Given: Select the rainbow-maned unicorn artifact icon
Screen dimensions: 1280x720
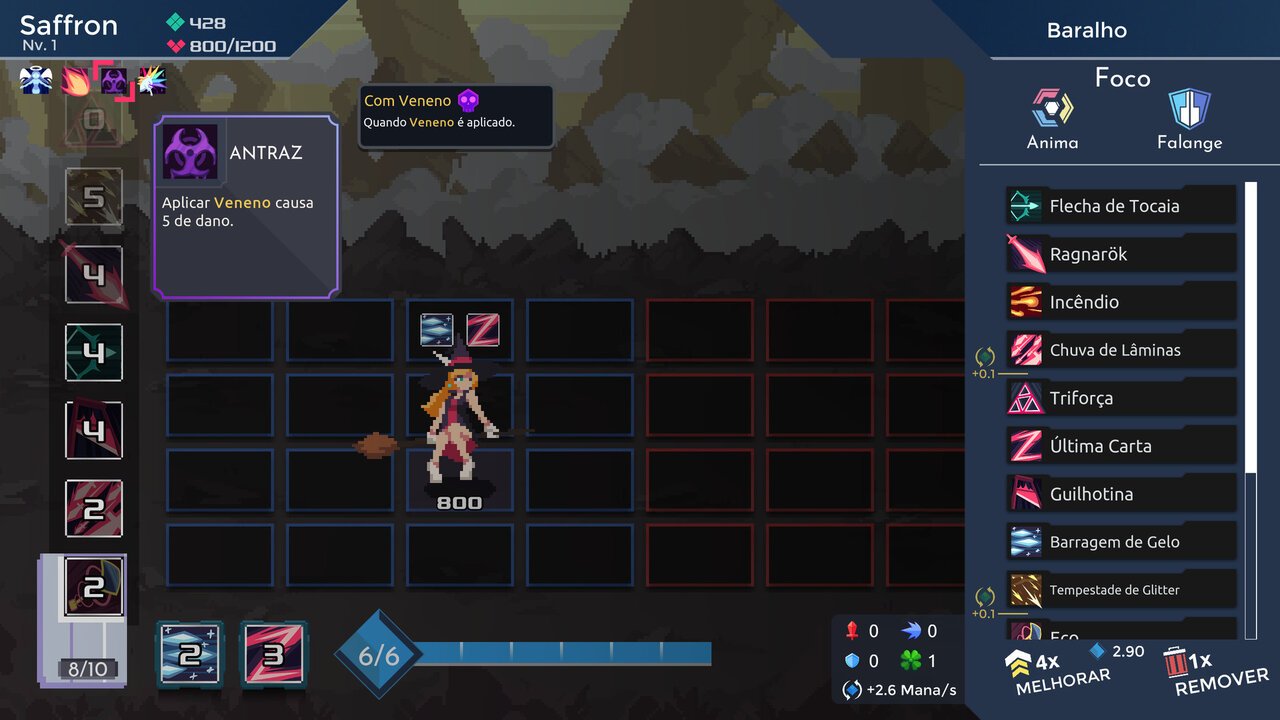Looking at the screenshot, I should [151, 79].
